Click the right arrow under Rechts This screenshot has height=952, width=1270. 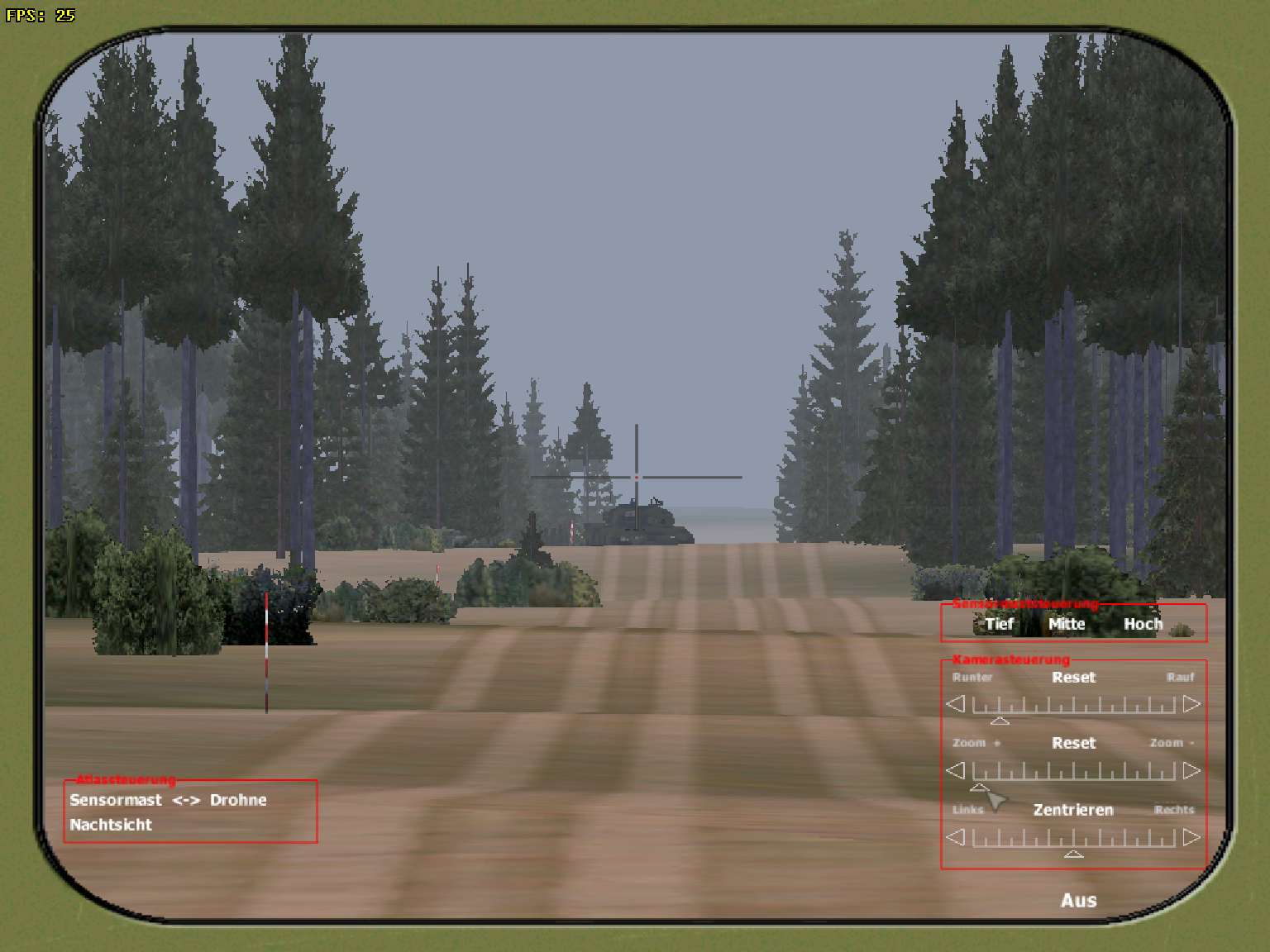click(1191, 838)
